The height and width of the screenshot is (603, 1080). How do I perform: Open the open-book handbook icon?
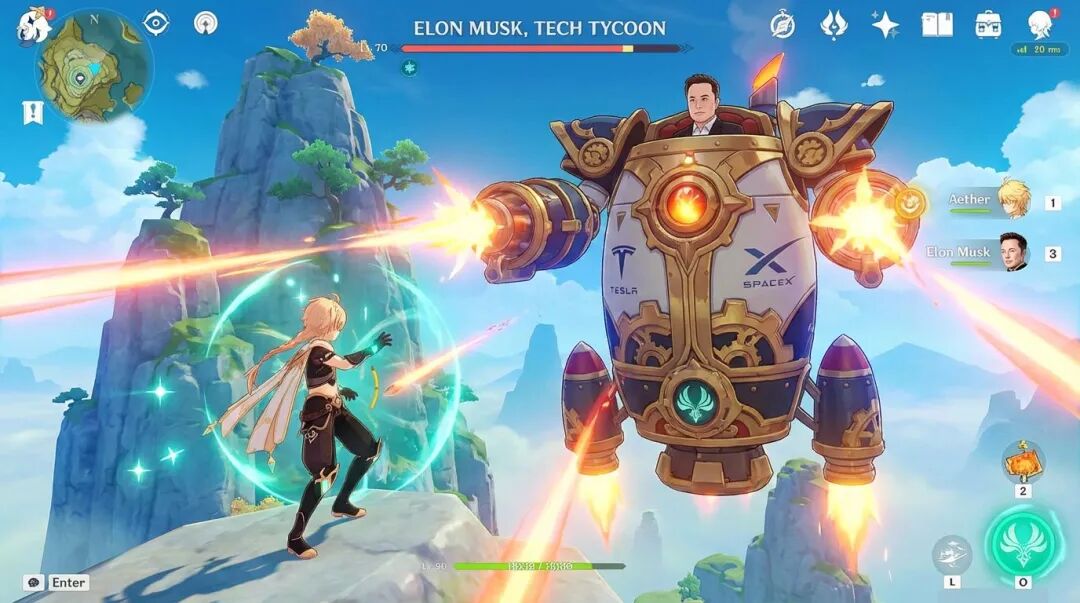(x=937, y=25)
